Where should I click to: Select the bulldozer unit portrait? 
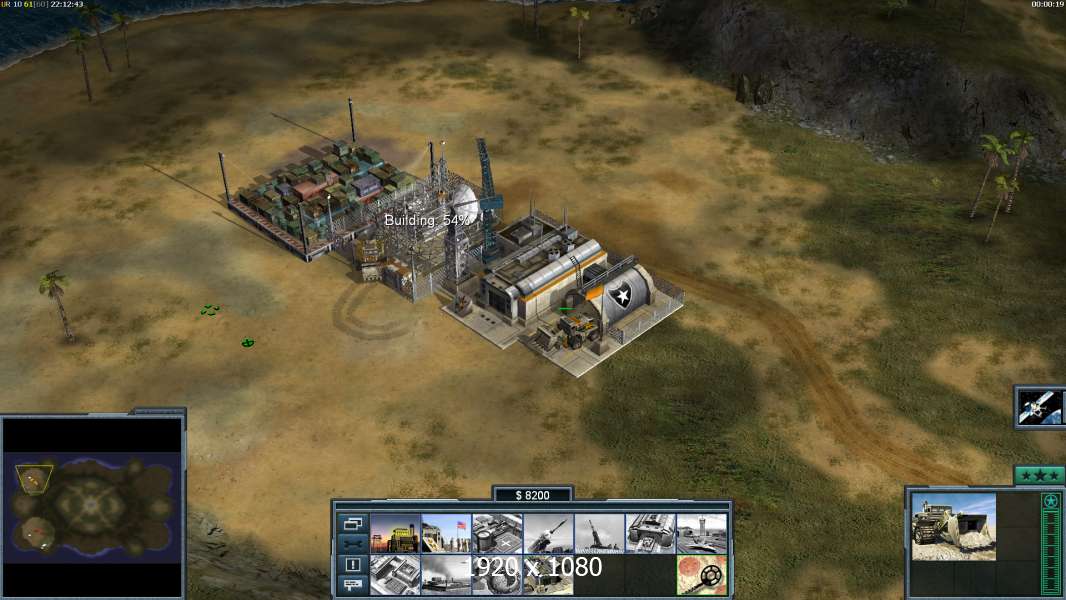coord(953,527)
